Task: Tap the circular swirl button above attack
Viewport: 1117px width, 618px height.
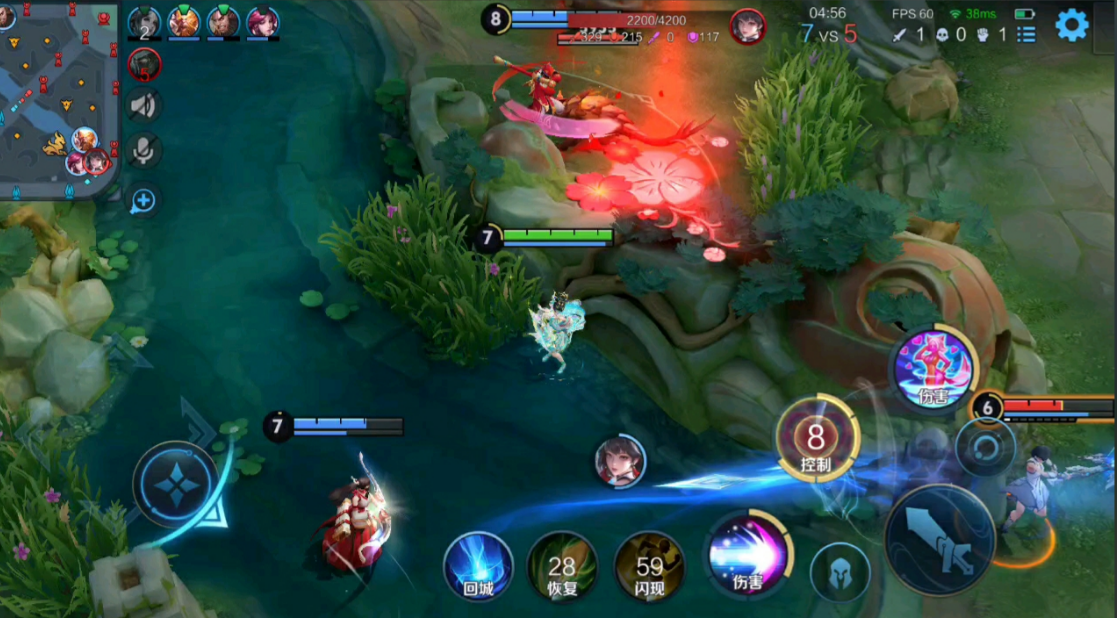Action: (x=985, y=446)
